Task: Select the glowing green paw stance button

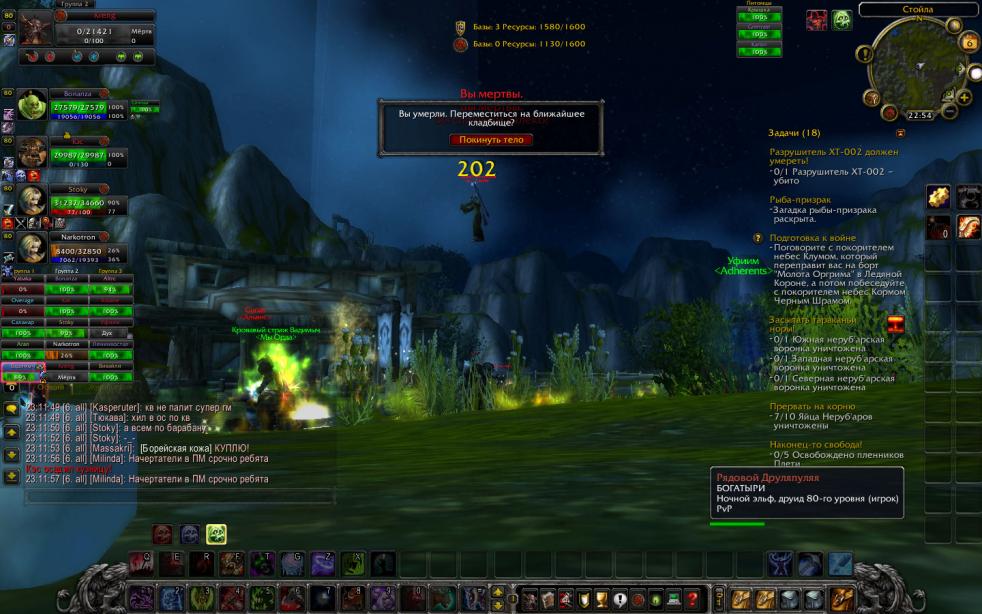Action: click(216, 534)
